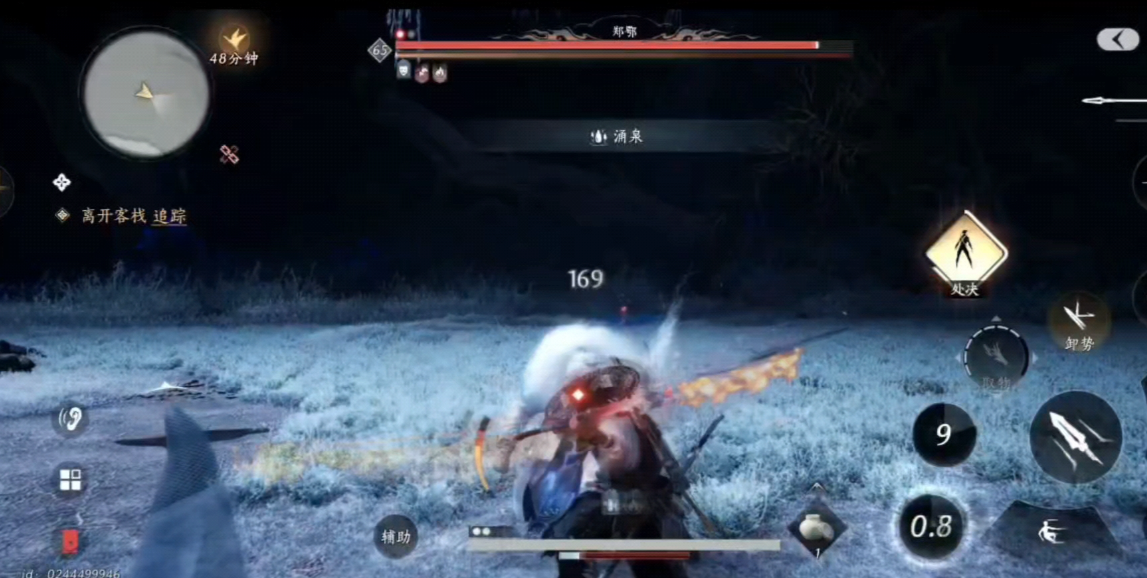This screenshot has height=578, width=1147.
Task: Select the 离开客栈 quest objective
Action: click(x=113, y=216)
